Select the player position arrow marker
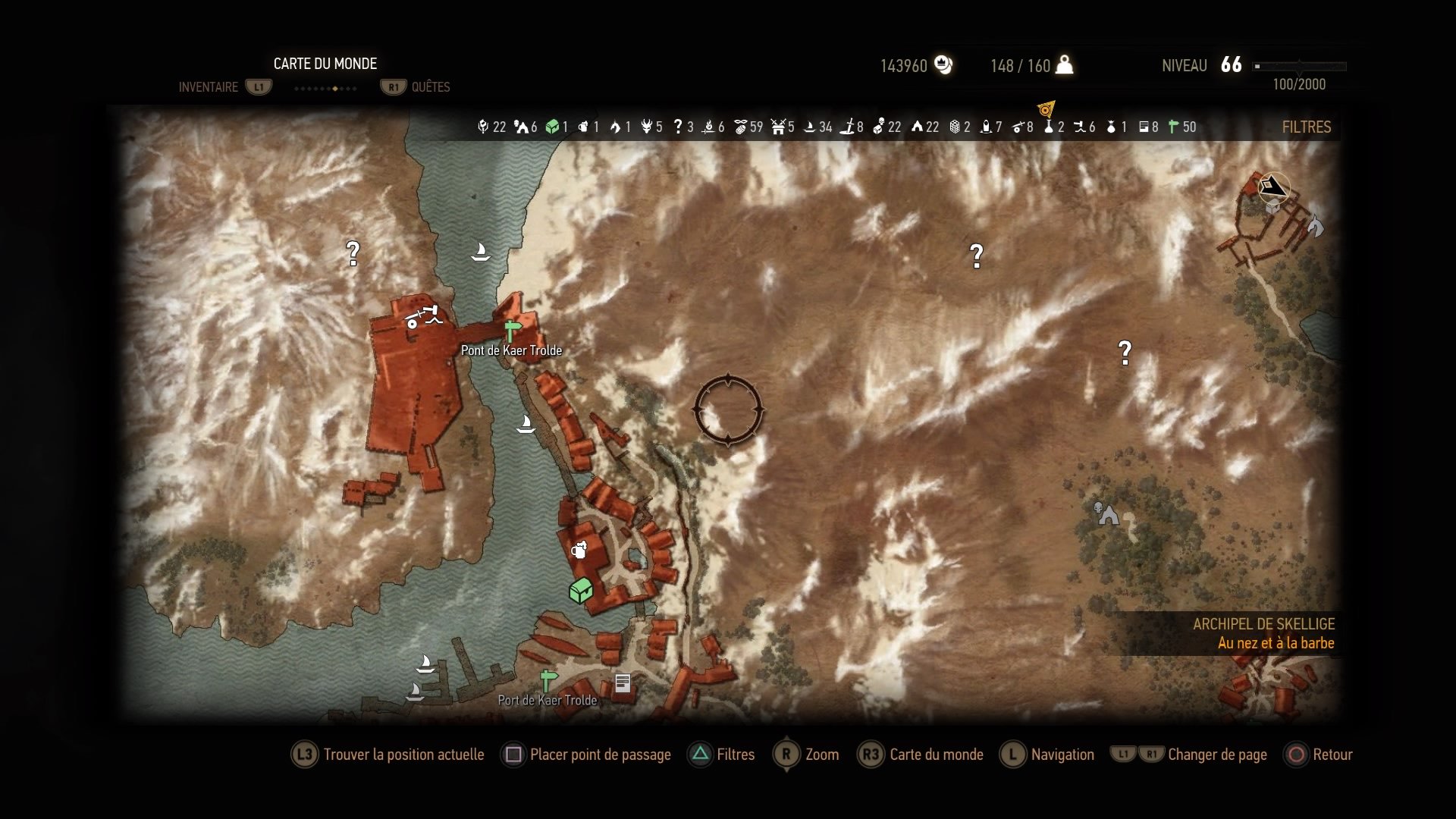The height and width of the screenshot is (819, 1456). 1274,186
